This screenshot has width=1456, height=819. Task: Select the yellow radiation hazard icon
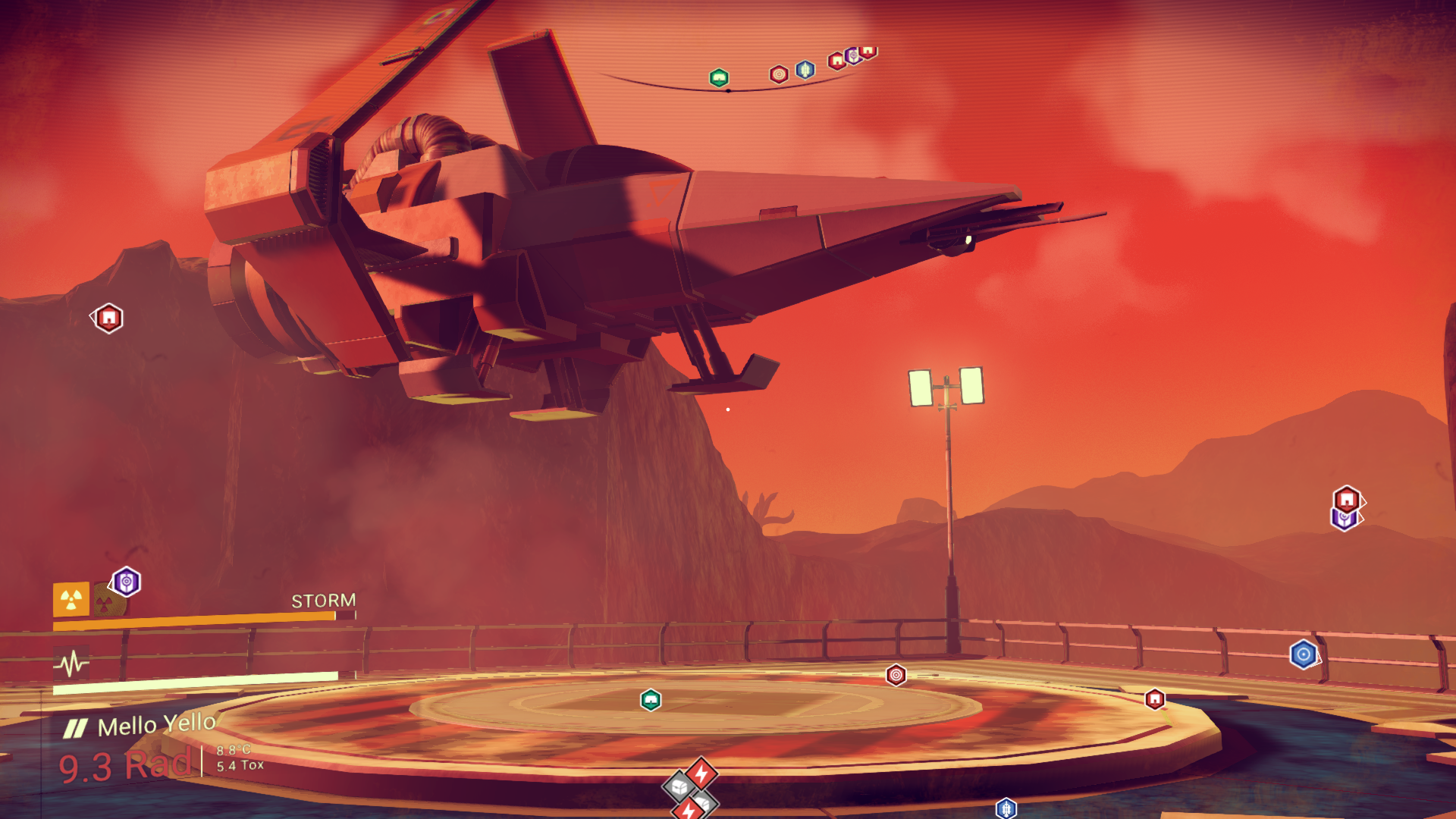(71, 600)
